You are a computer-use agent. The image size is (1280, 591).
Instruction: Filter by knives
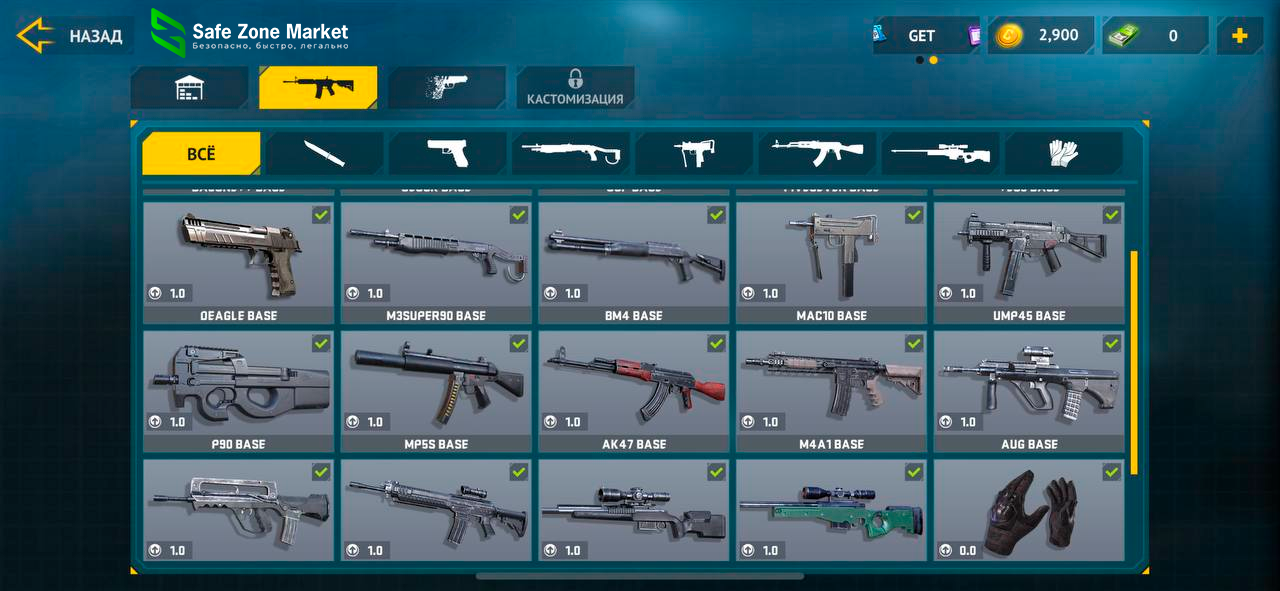click(x=324, y=154)
